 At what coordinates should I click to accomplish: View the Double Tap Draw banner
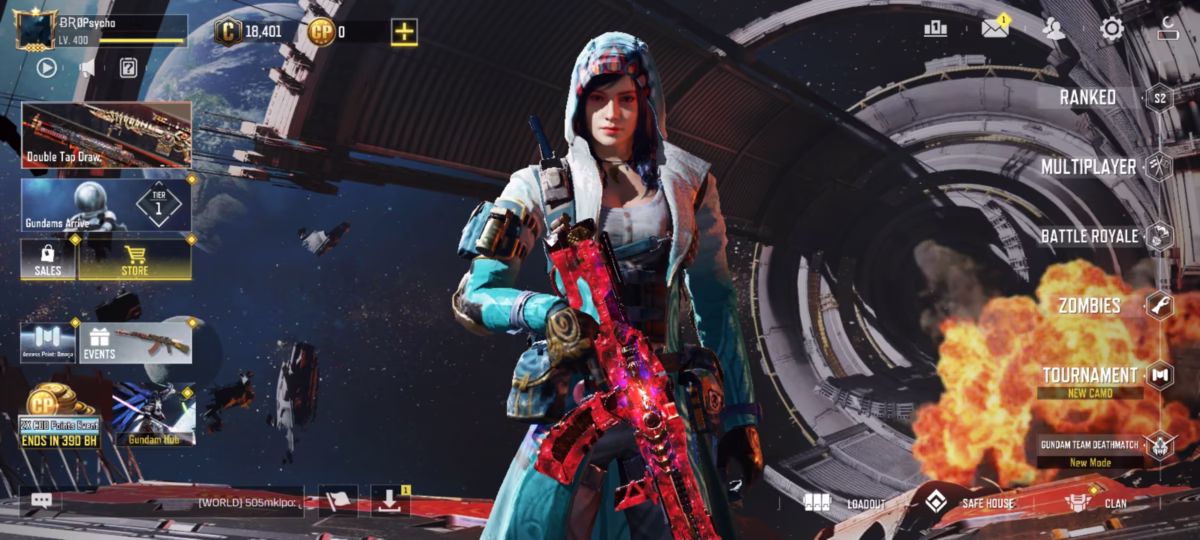[106, 134]
